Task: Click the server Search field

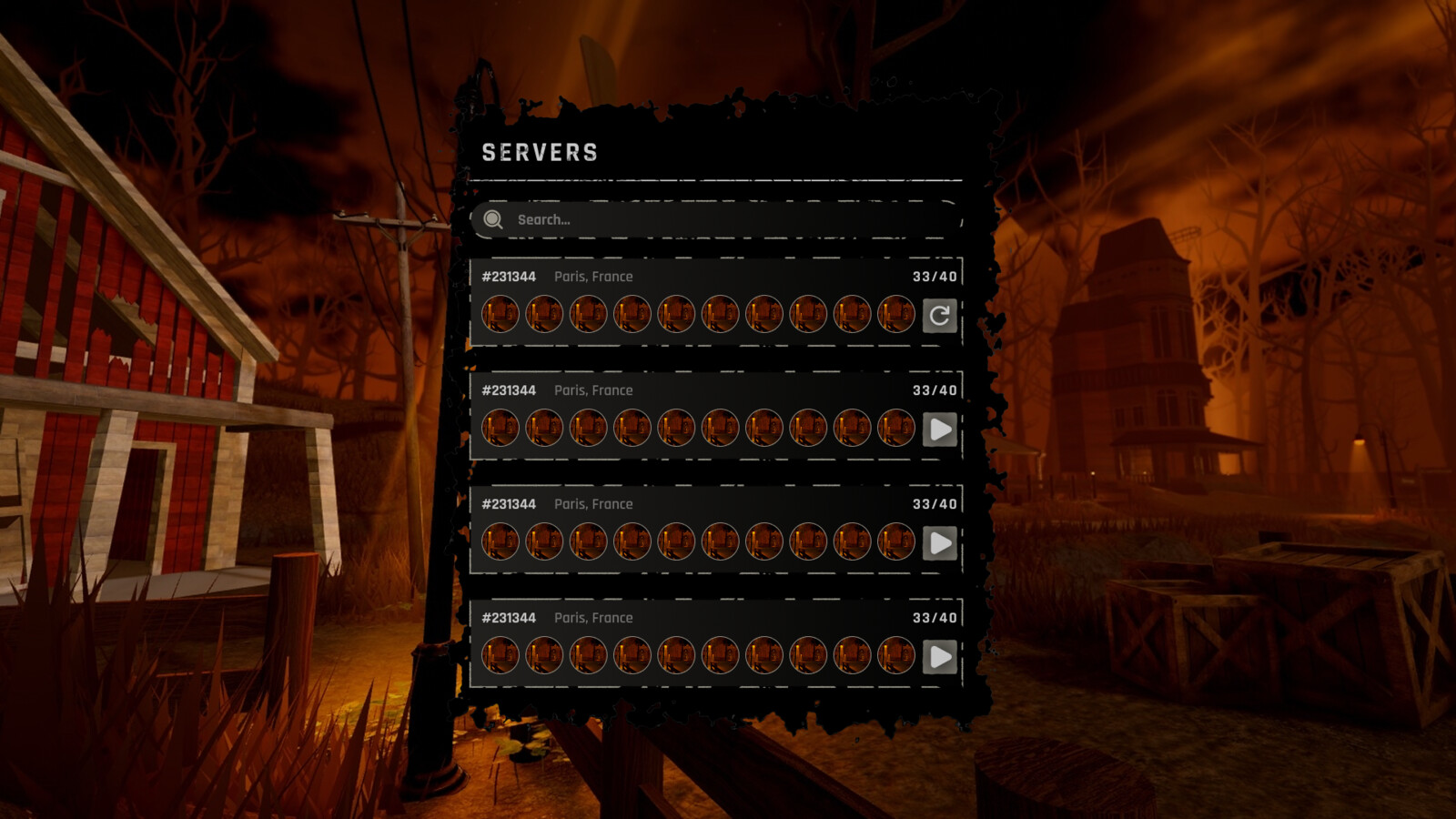Action: coord(719,219)
